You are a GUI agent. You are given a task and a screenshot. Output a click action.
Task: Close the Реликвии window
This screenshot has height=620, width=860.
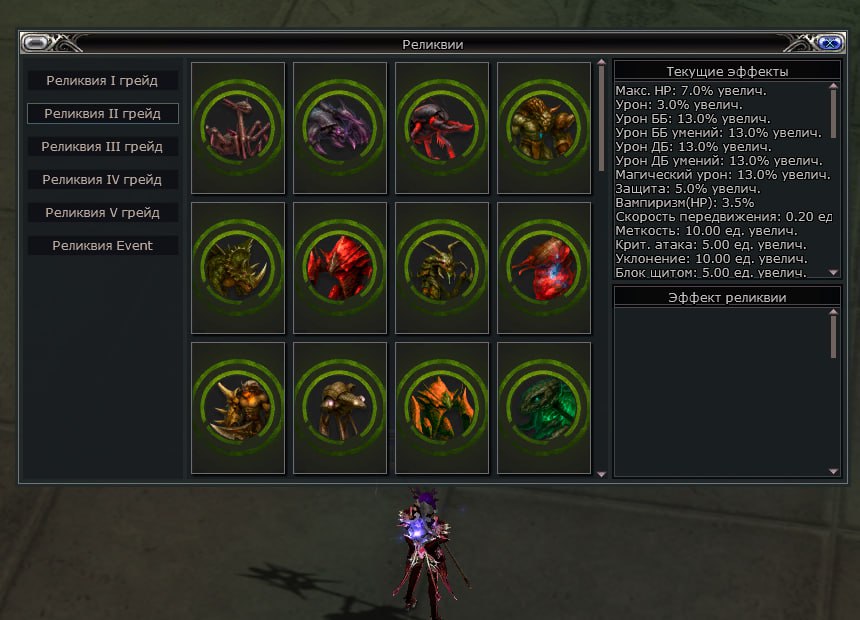(x=827, y=43)
